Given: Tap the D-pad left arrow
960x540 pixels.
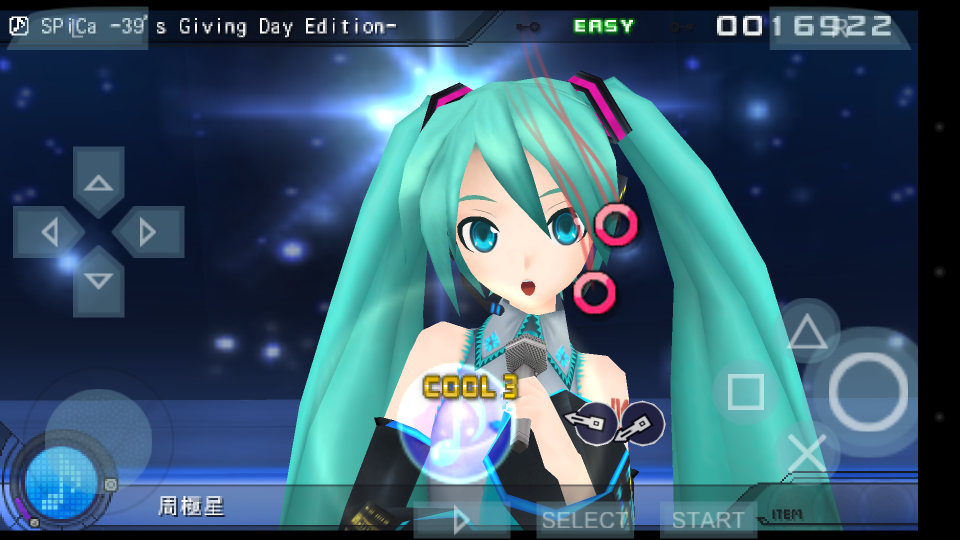Looking at the screenshot, I should pyautogui.click(x=48, y=232).
